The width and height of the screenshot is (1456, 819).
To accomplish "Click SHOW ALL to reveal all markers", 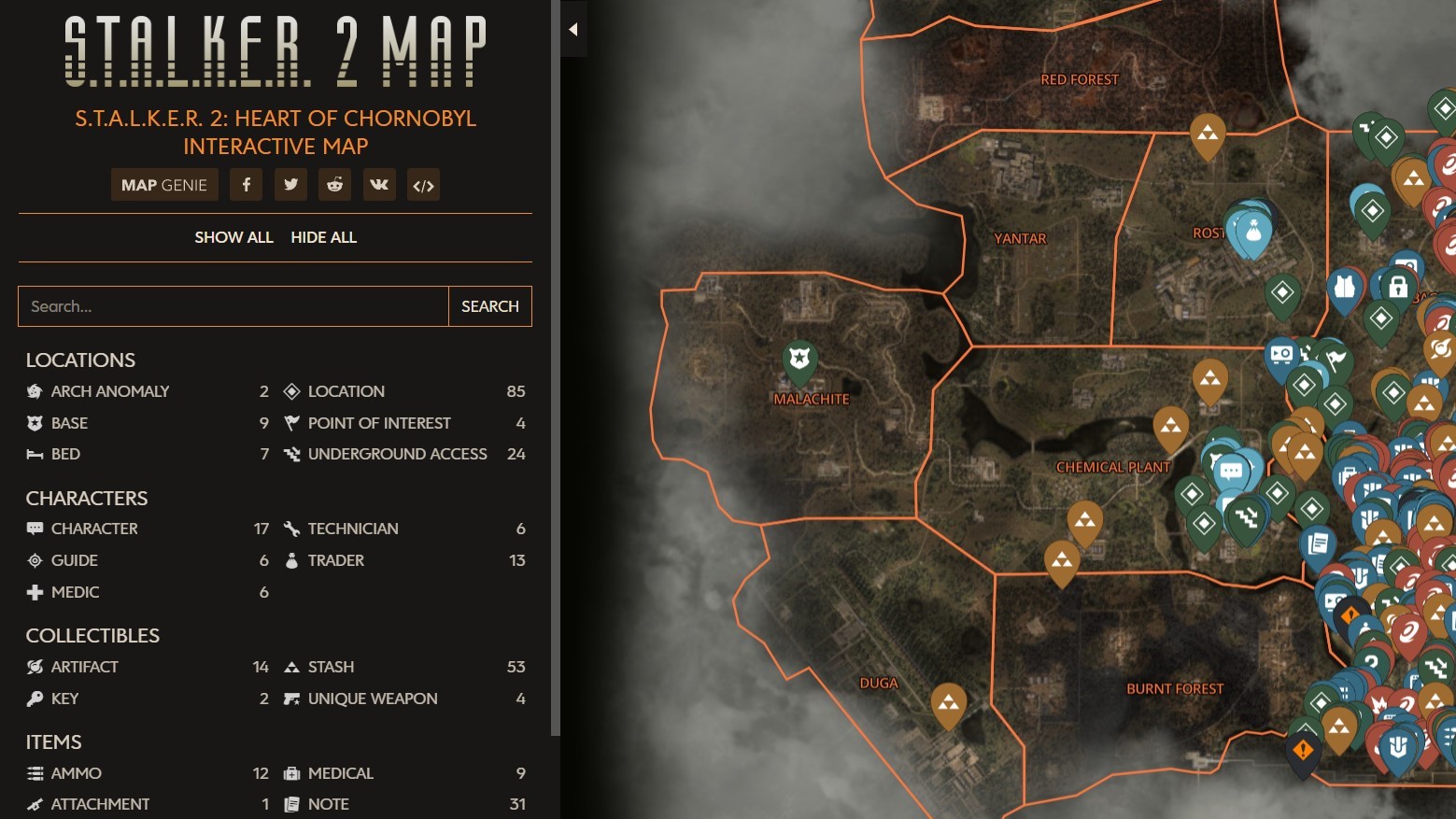I will [x=233, y=237].
